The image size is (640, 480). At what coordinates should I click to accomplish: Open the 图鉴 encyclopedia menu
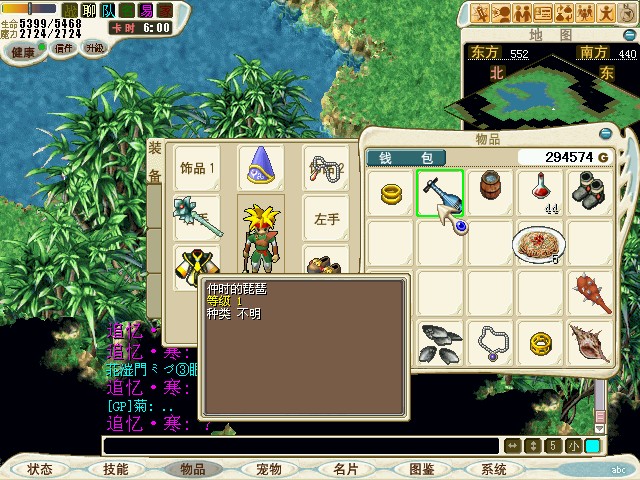421,468
